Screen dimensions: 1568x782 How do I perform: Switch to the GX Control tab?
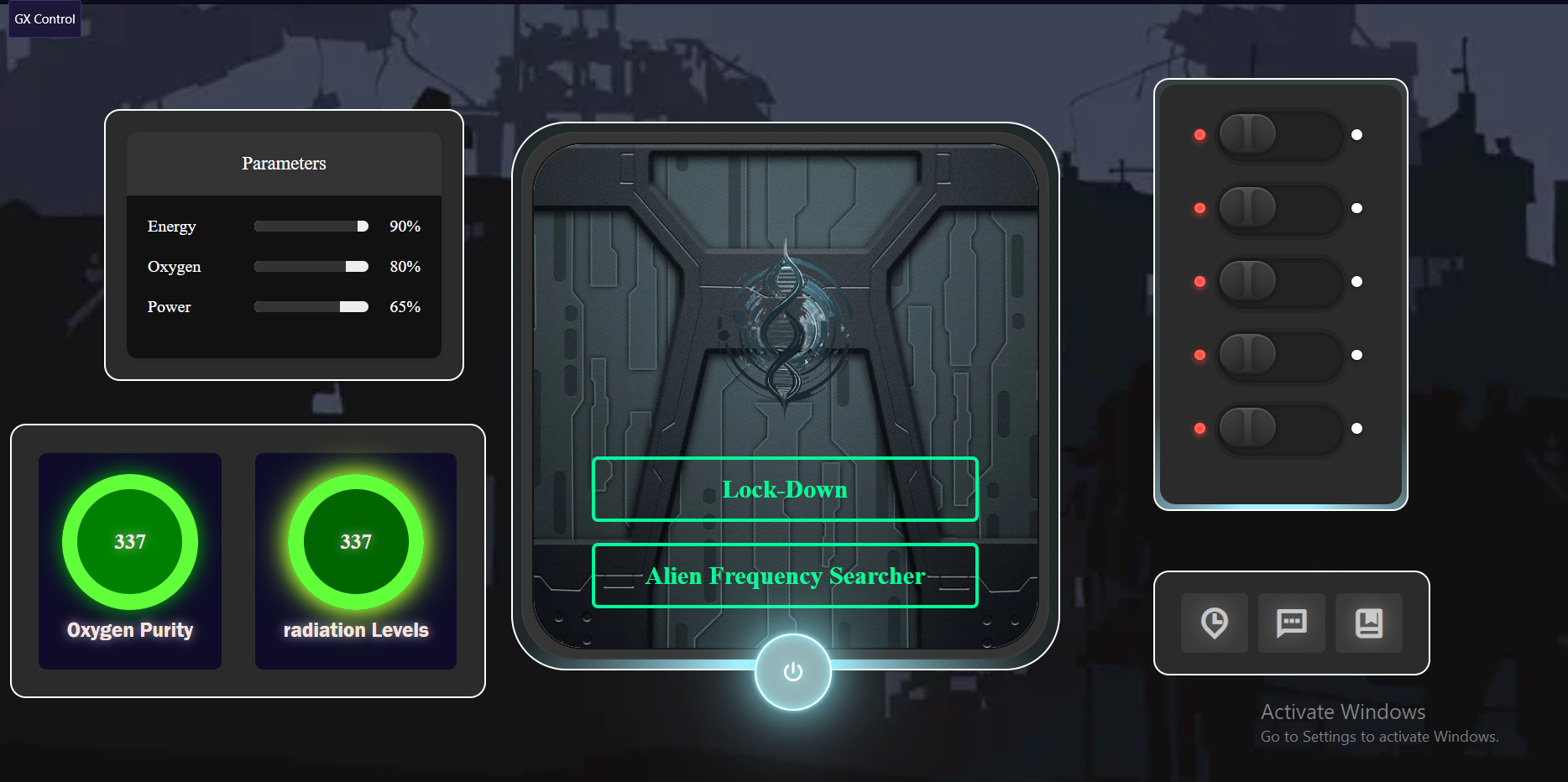tap(44, 19)
